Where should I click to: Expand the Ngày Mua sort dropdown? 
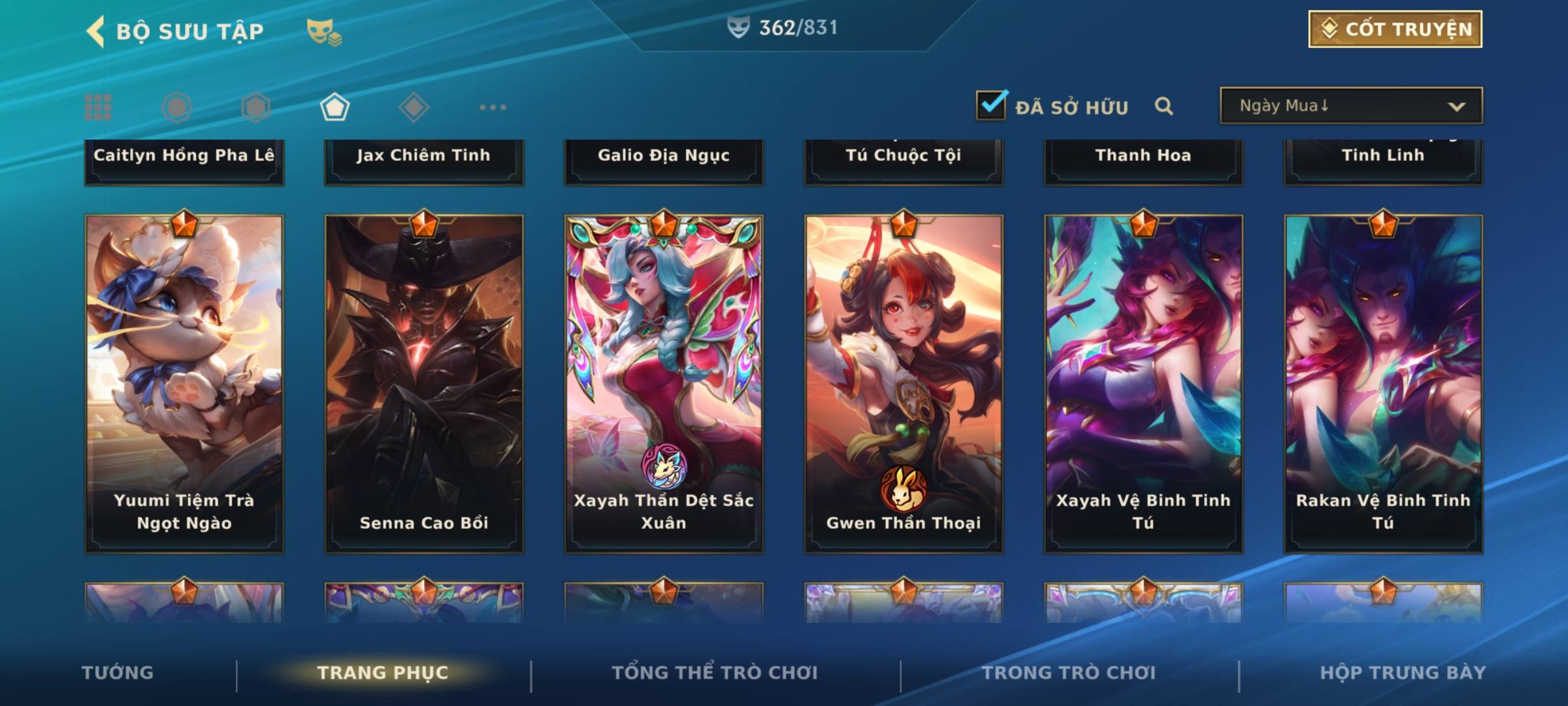tap(1350, 106)
